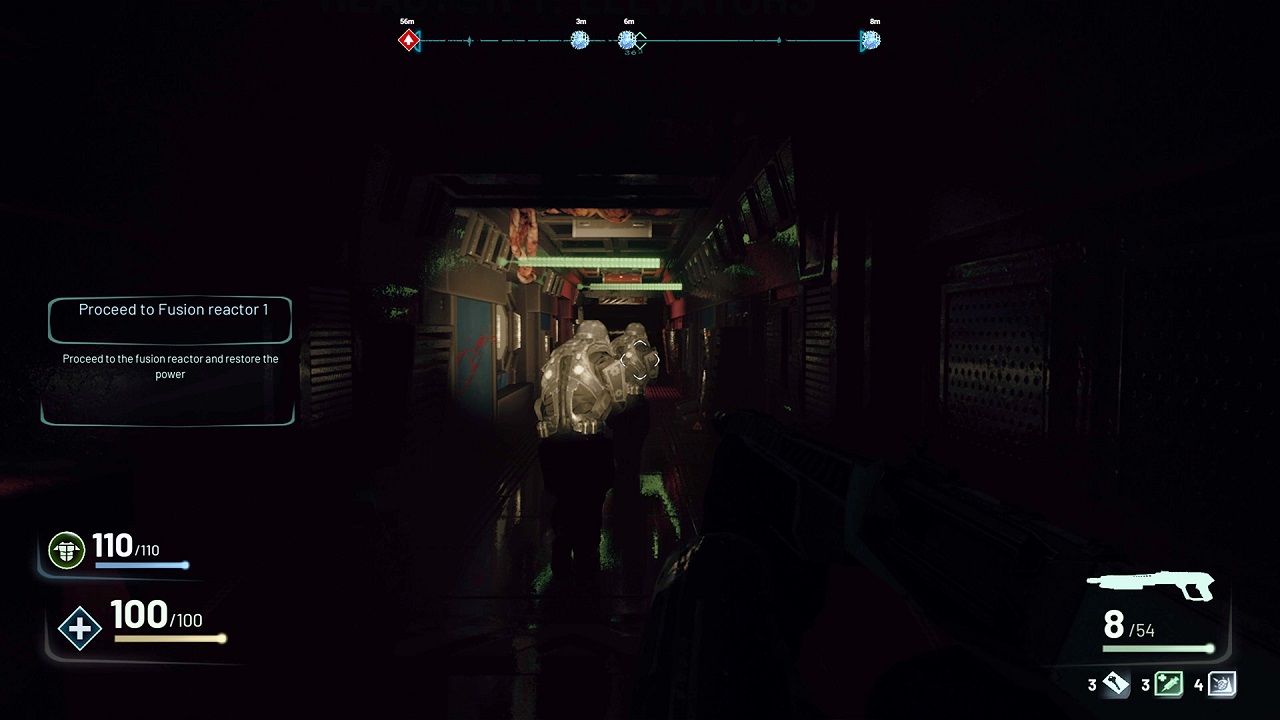1280x720 pixels.
Task: Use the green medical syringe item
Action: coord(1168,685)
